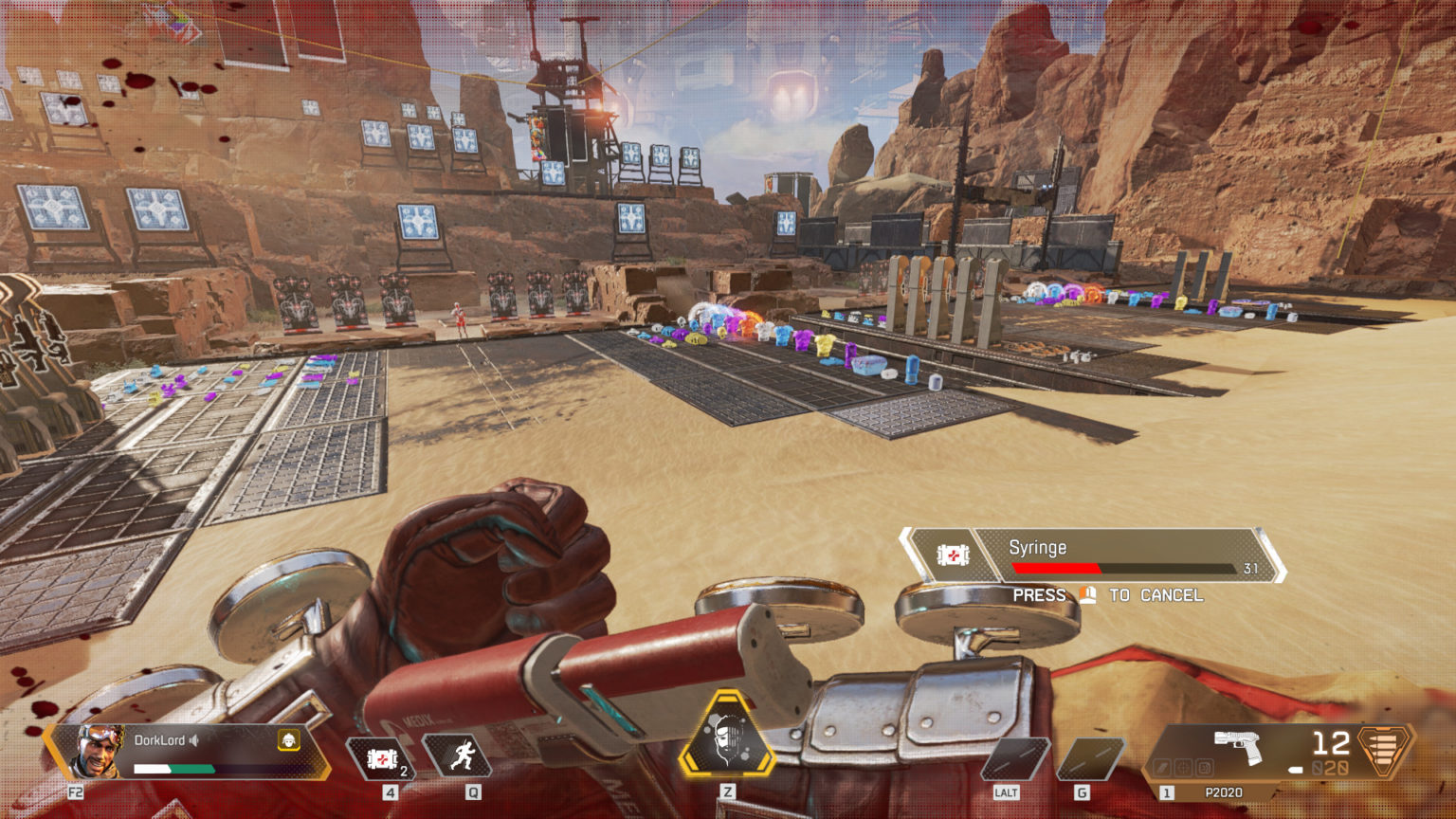Expand the yellow character badge on the banner
The height and width of the screenshot is (819, 1456).
pyautogui.click(x=288, y=742)
